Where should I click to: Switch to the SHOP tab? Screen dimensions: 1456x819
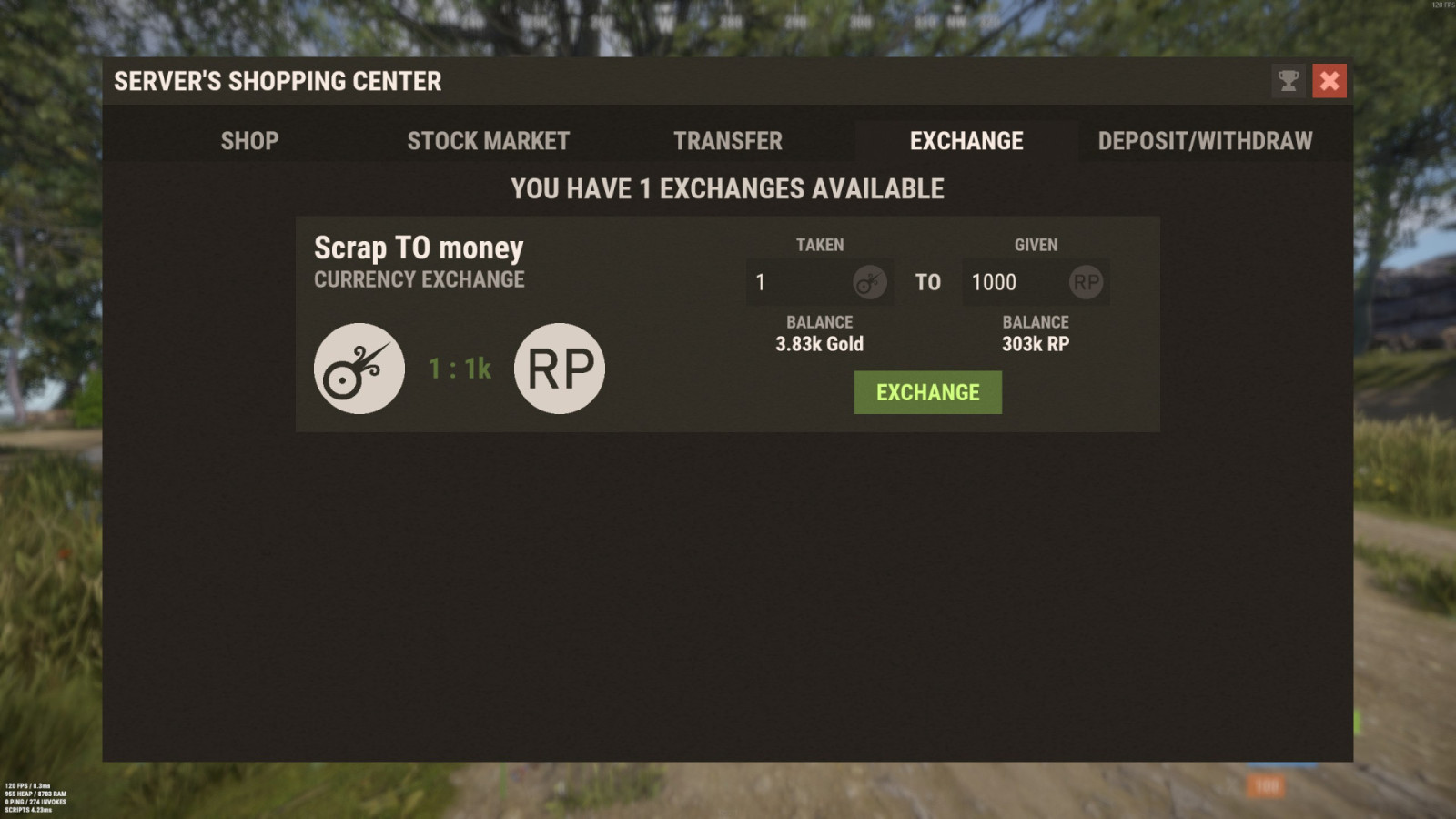tap(249, 141)
